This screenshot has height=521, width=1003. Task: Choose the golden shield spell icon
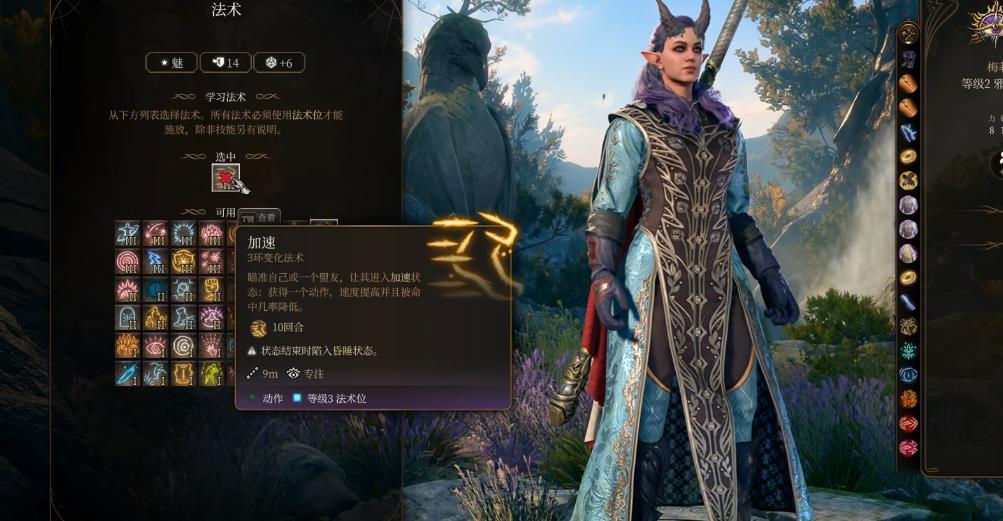coord(183,262)
